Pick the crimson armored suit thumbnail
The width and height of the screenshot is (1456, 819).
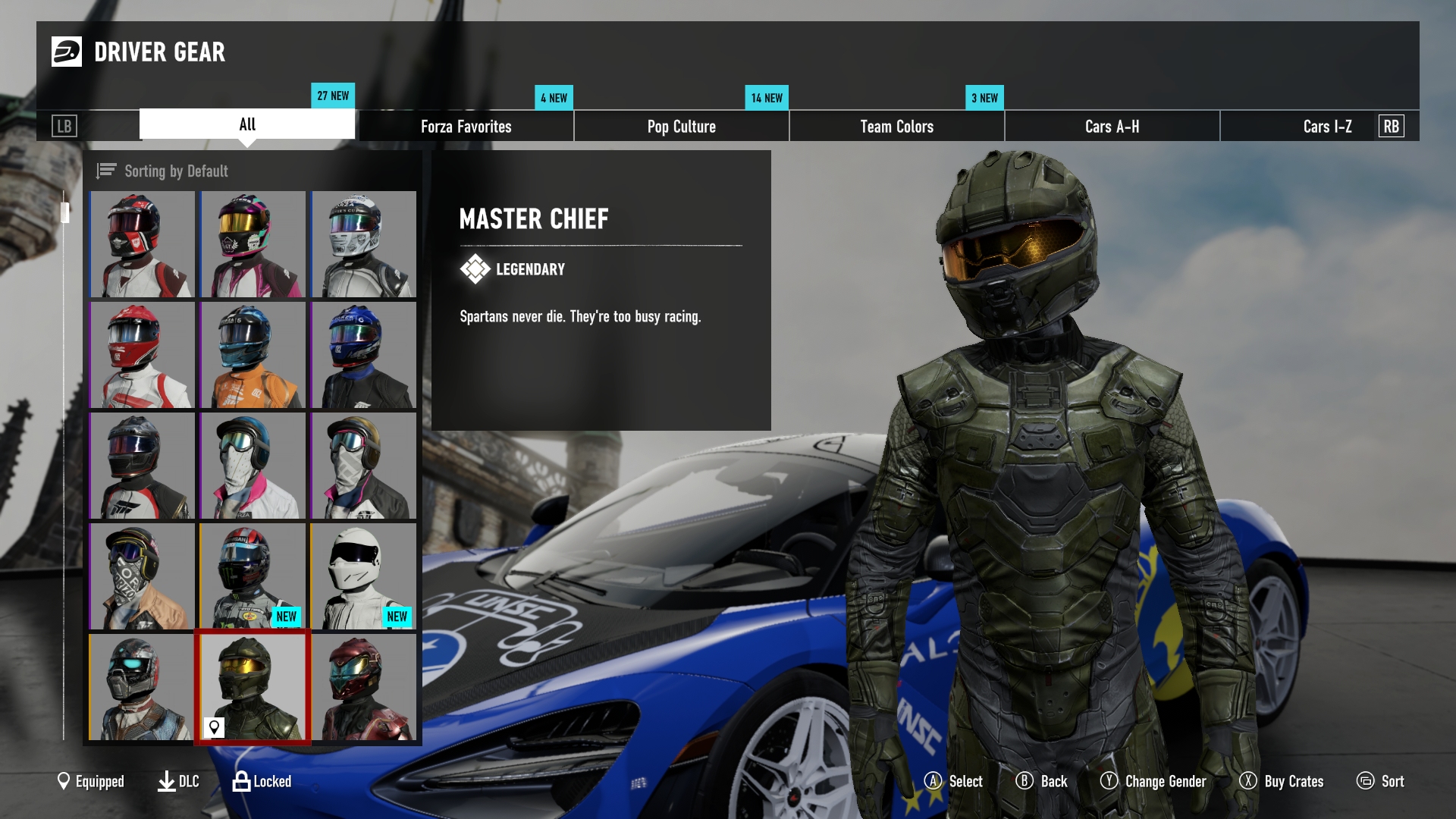363,687
